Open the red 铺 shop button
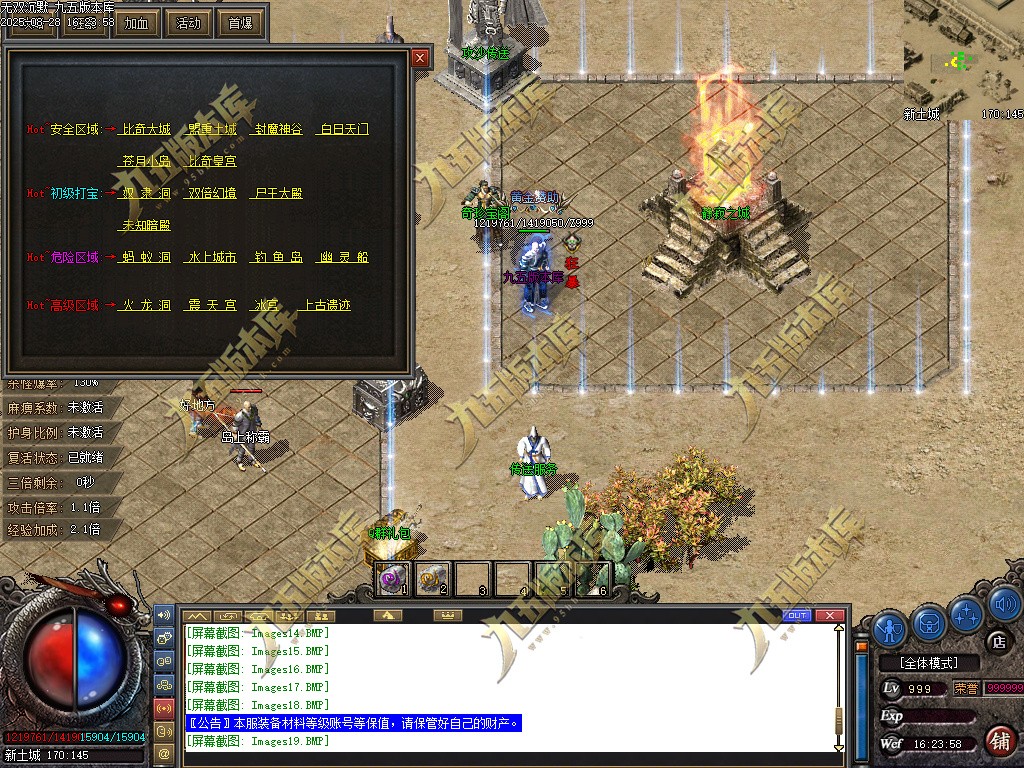The image size is (1024, 768). tap(997, 741)
